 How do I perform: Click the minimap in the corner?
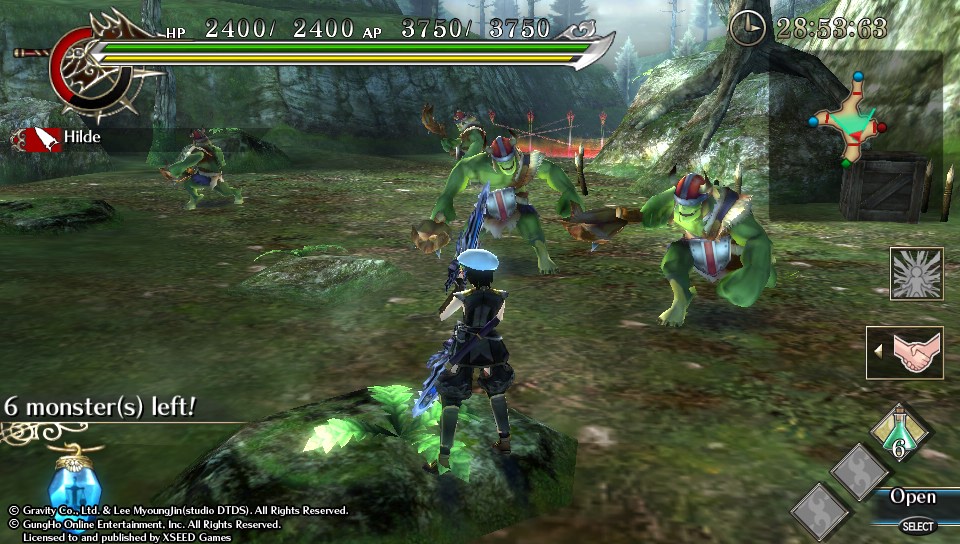[850, 120]
